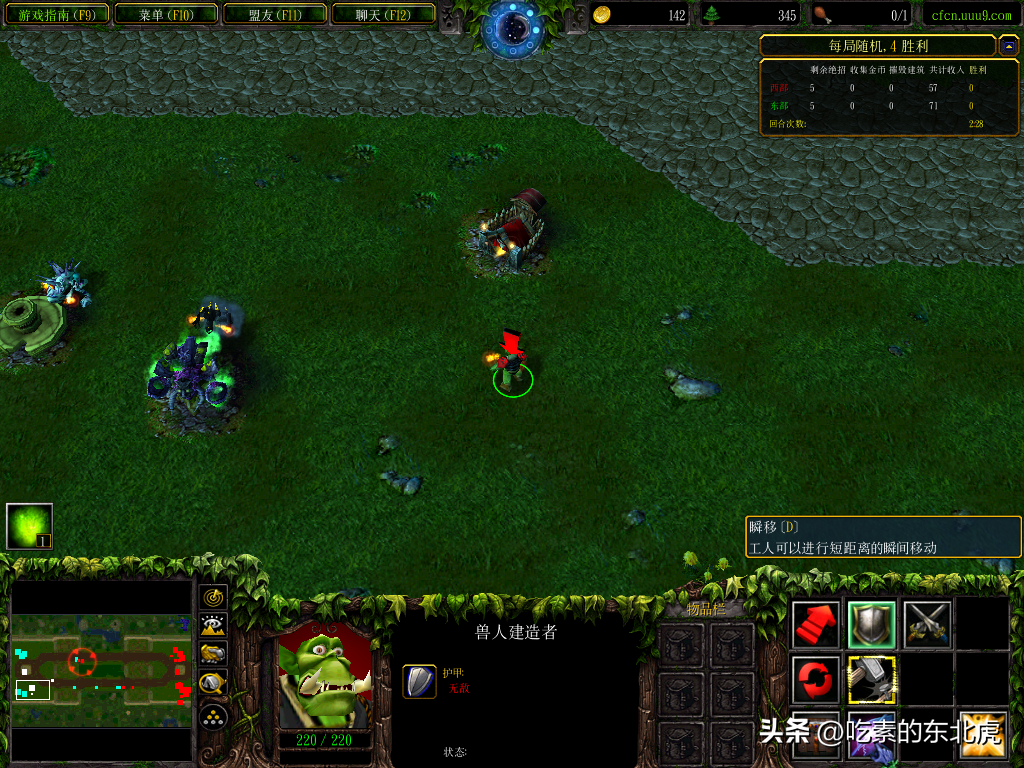This screenshot has width=1024, height=768.
Task: Click the minimap to move the camera
Action: [x=100, y=670]
